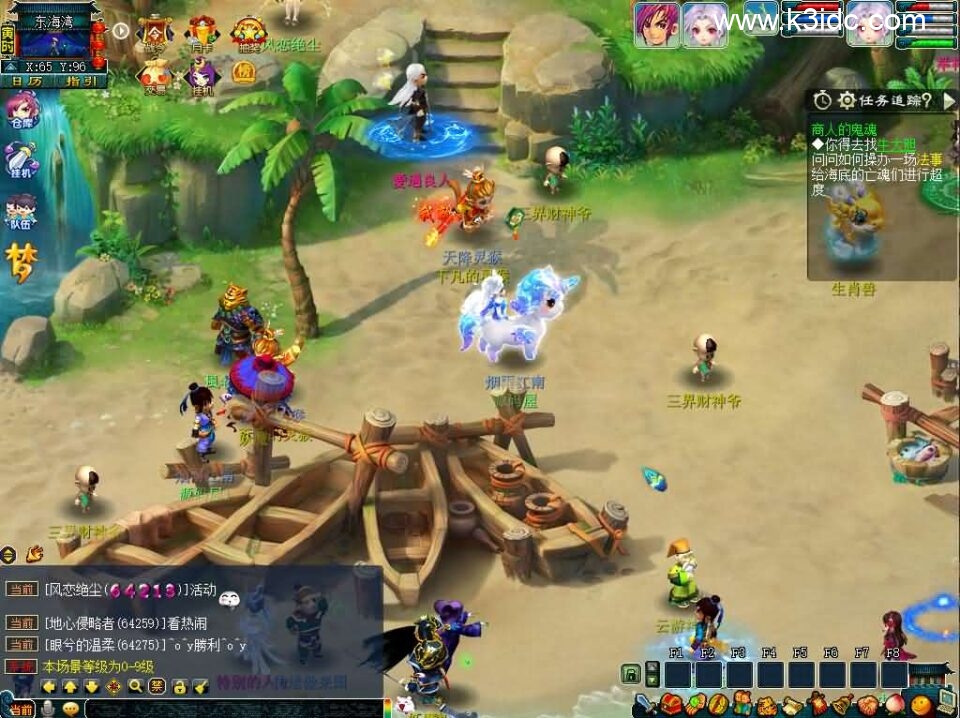Viewport: 960px width, 718px height.
Task: Open the 战令 battle pass icon
Action: coord(155,33)
